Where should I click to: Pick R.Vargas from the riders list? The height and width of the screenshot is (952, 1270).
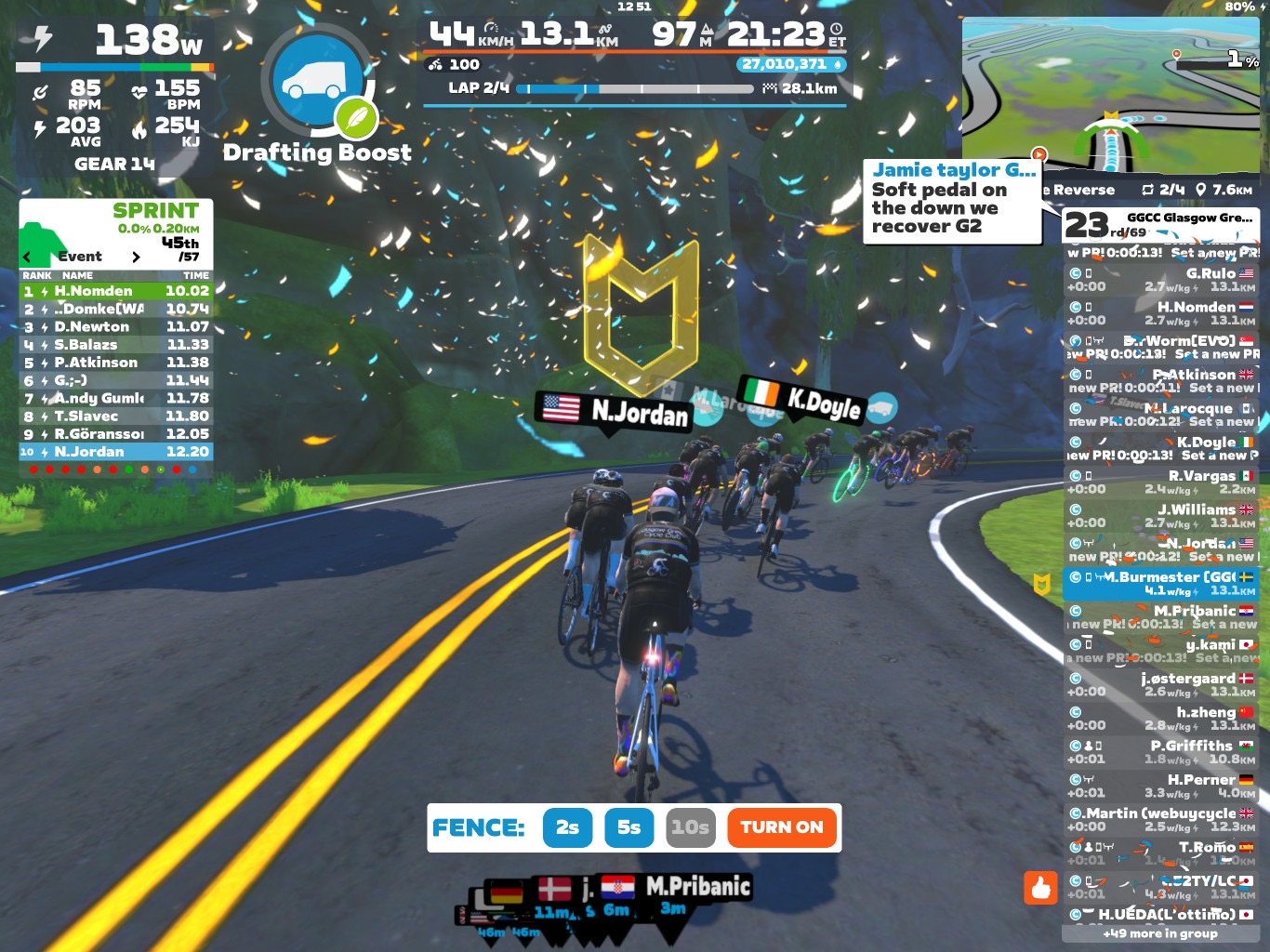[1160, 482]
